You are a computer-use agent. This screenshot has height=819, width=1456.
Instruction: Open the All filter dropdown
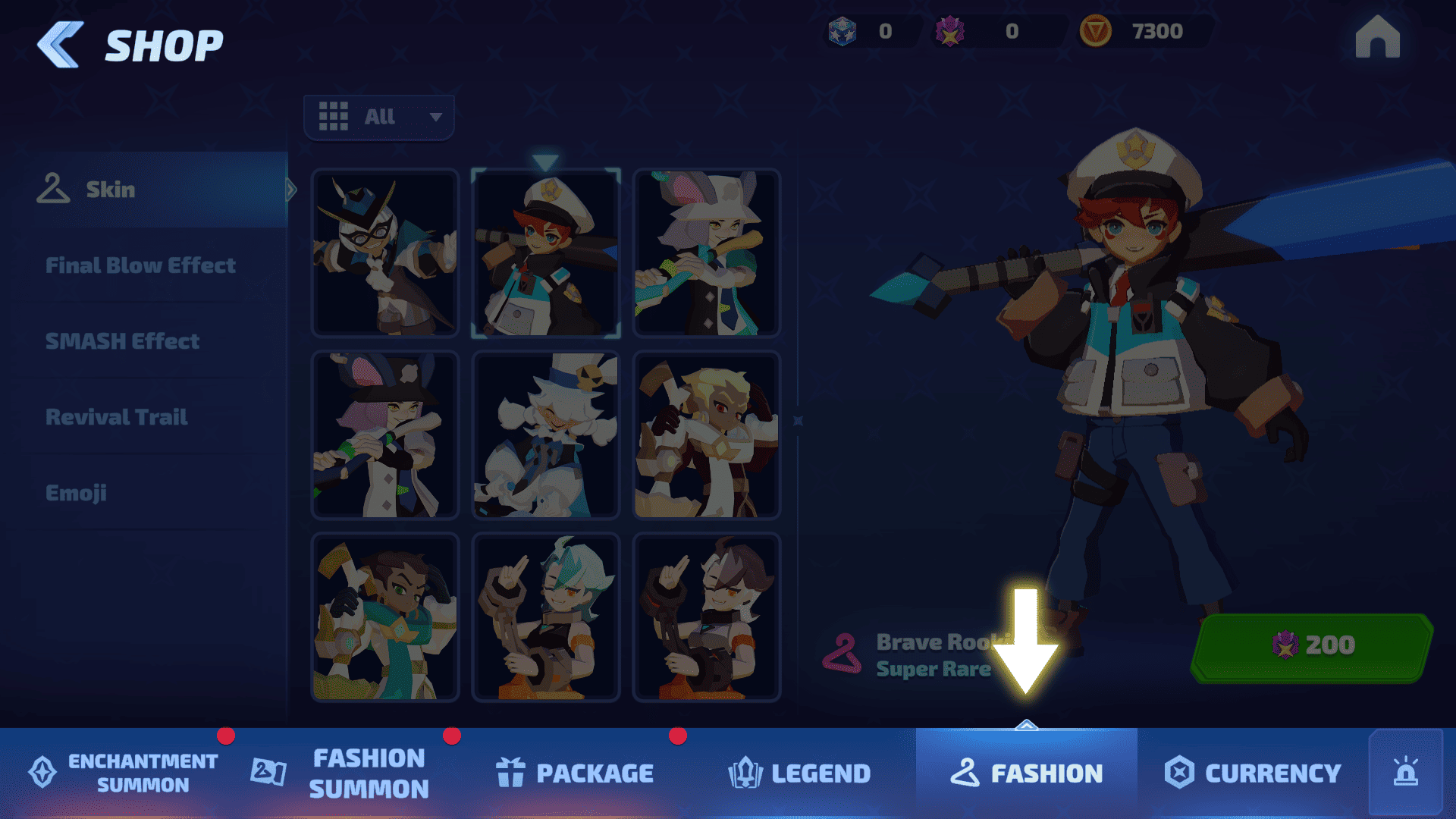tap(379, 117)
